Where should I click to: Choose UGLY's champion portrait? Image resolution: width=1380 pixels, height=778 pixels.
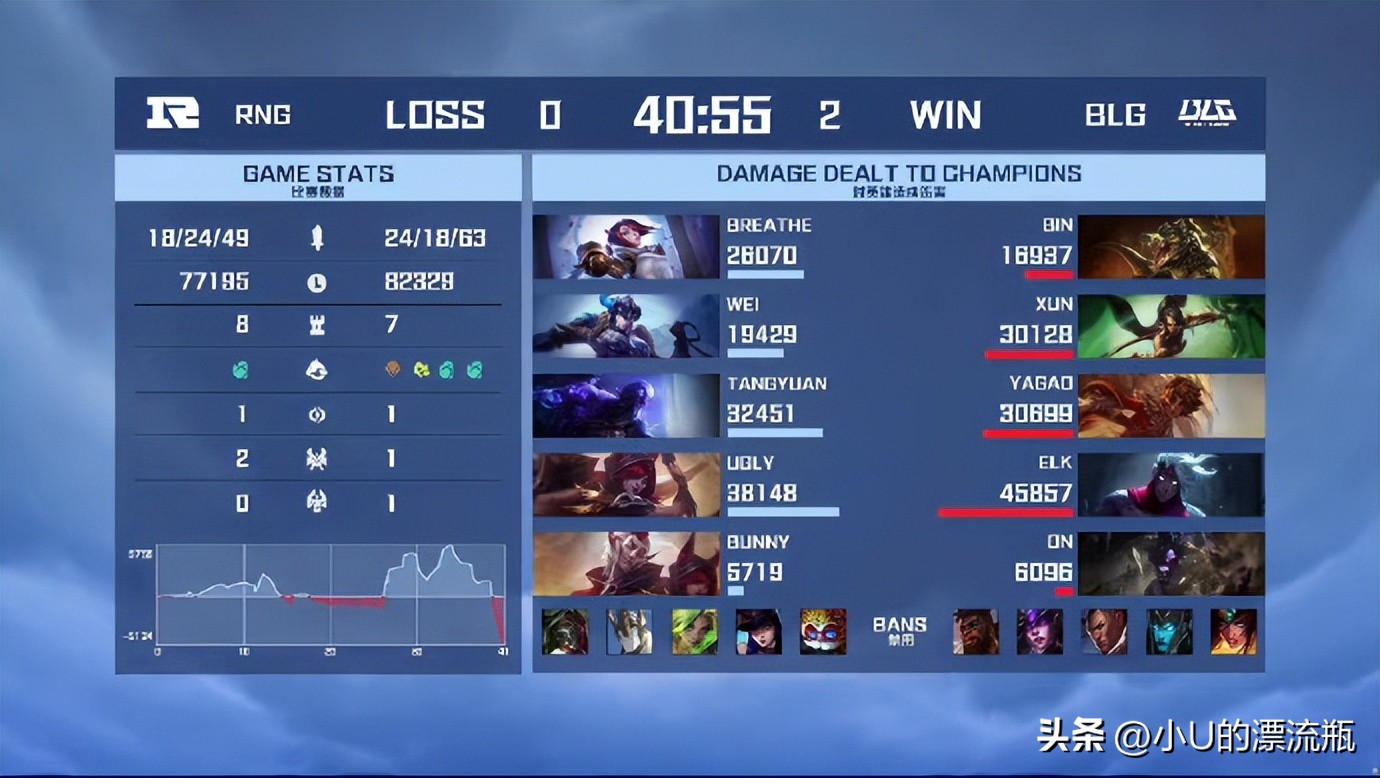pyautogui.click(x=626, y=485)
